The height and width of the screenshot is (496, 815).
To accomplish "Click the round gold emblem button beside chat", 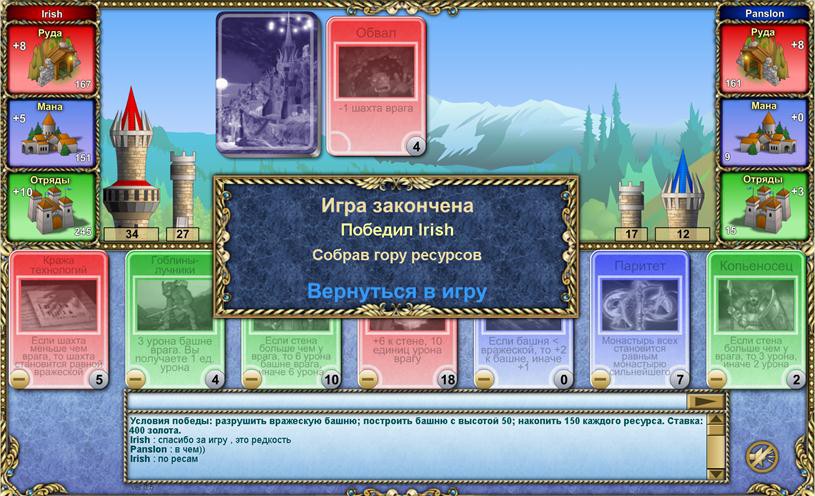I will point(763,455).
